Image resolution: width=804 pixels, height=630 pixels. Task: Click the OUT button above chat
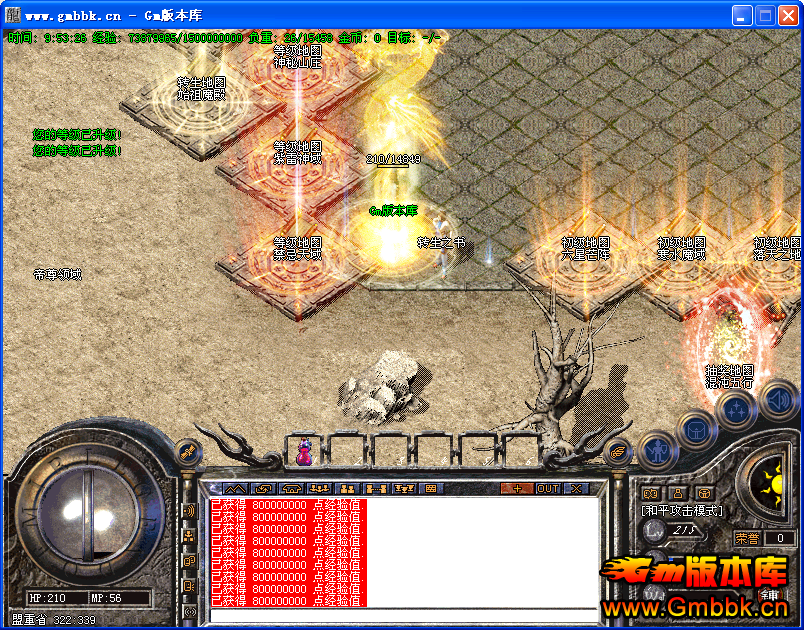pyautogui.click(x=548, y=488)
